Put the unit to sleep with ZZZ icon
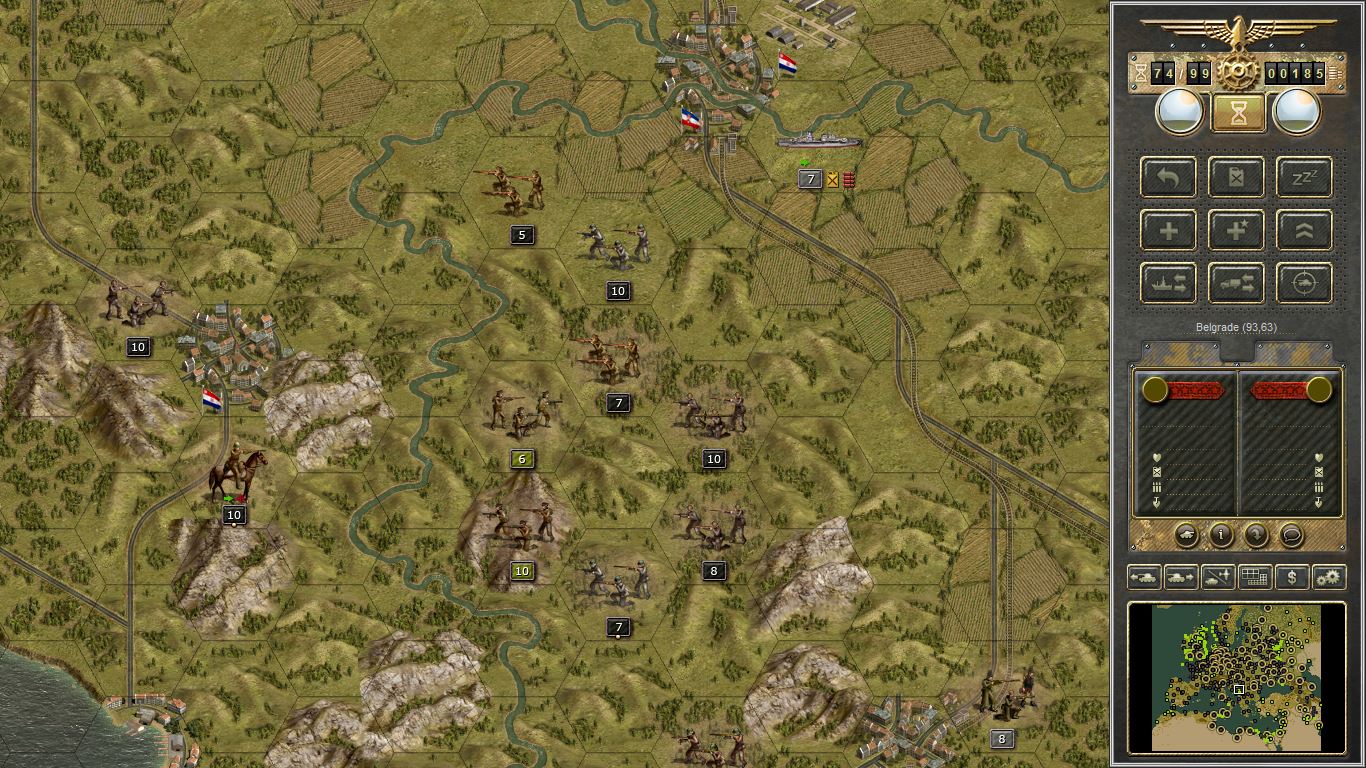The image size is (1366, 768). (1303, 178)
